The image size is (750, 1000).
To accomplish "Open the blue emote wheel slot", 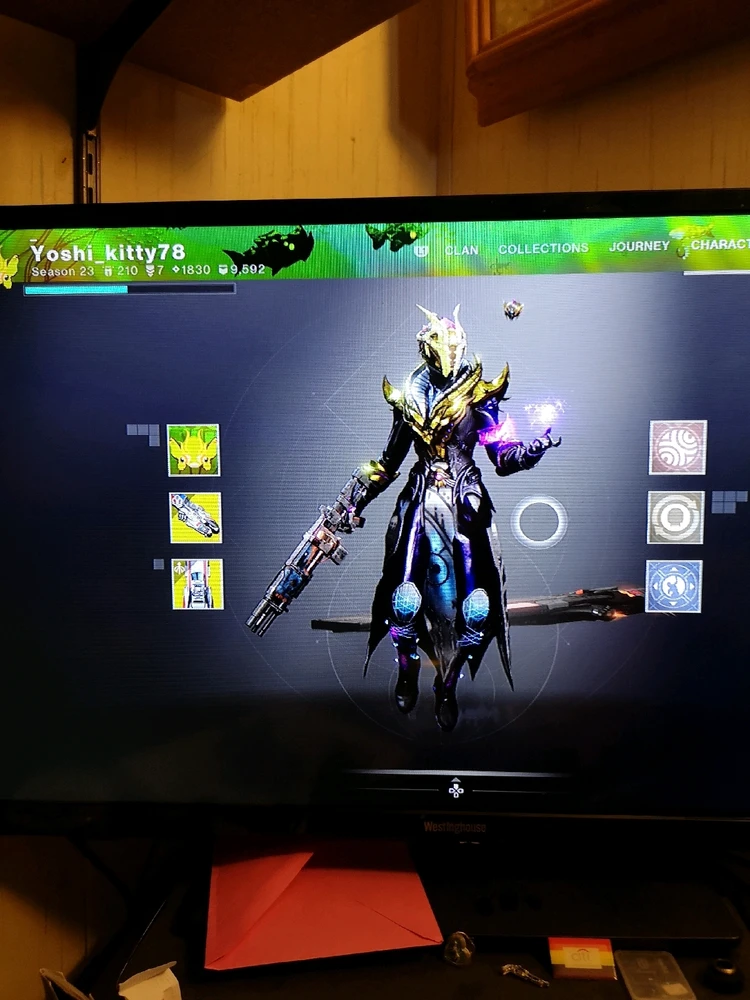I will click(x=674, y=586).
